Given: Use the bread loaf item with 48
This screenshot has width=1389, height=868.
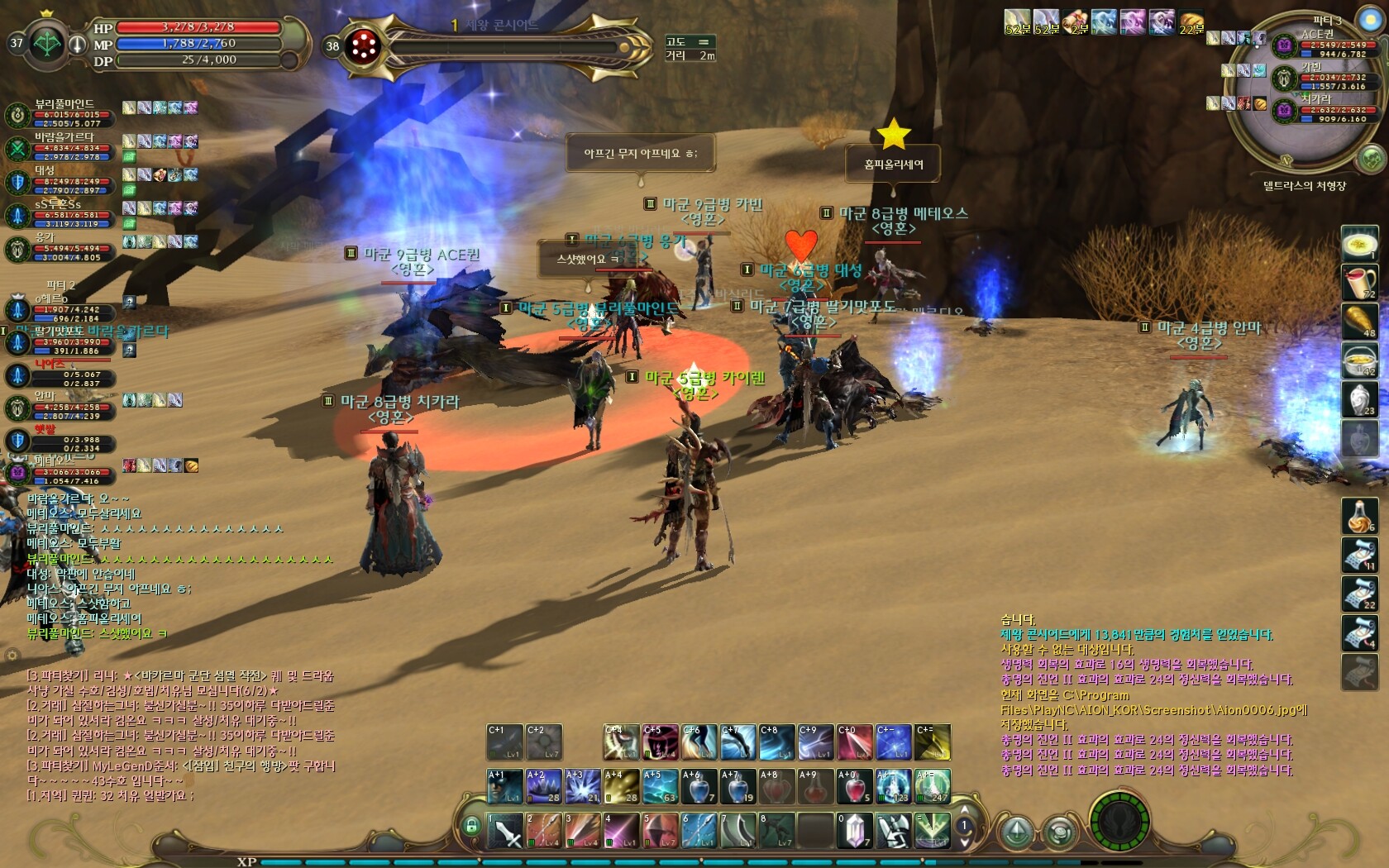Looking at the screenshot, I should click(x=1359, y=321).
